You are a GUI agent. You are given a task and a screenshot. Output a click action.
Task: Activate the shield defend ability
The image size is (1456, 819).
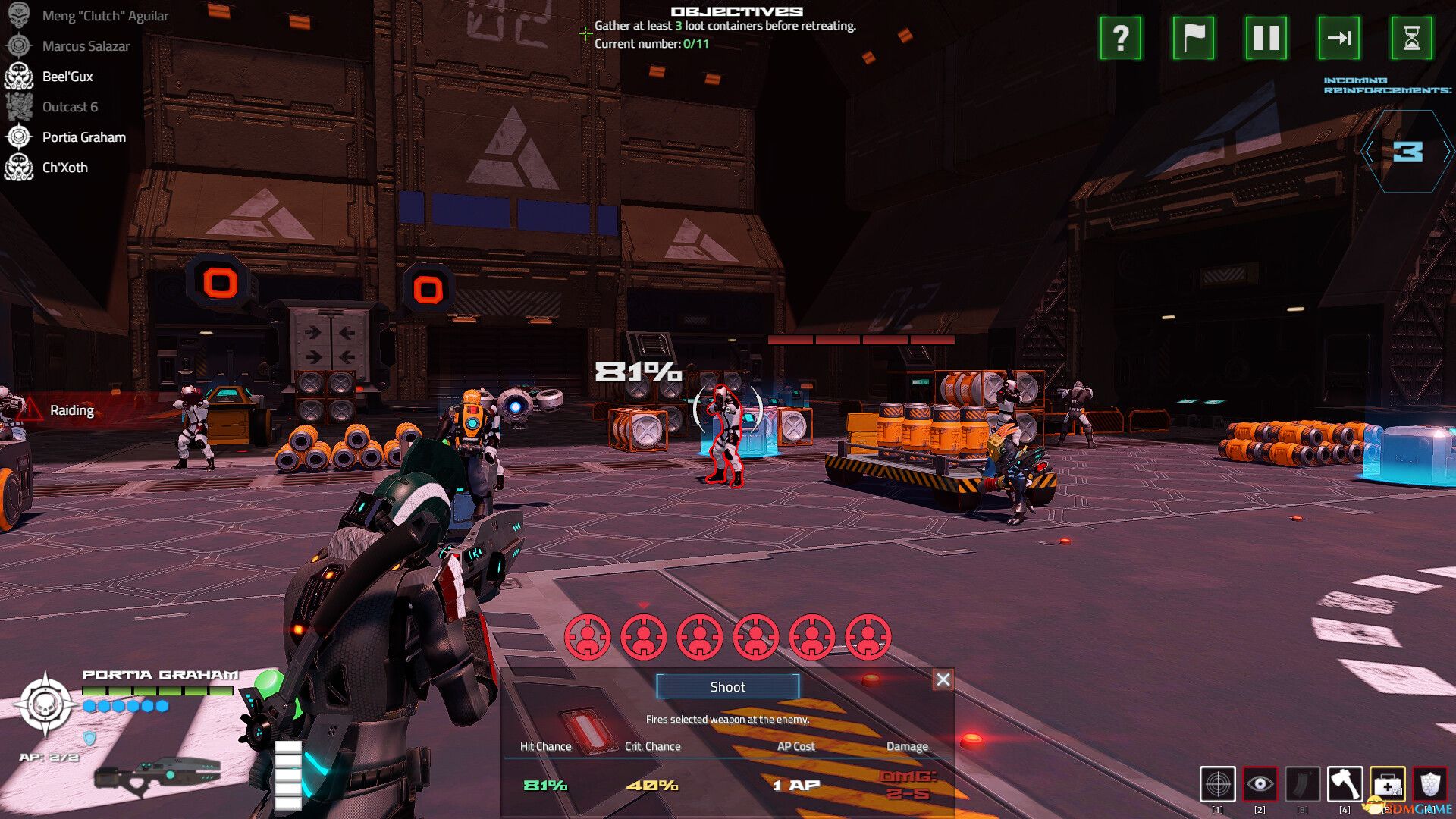pyautogui.click(x=1429, y=784)
